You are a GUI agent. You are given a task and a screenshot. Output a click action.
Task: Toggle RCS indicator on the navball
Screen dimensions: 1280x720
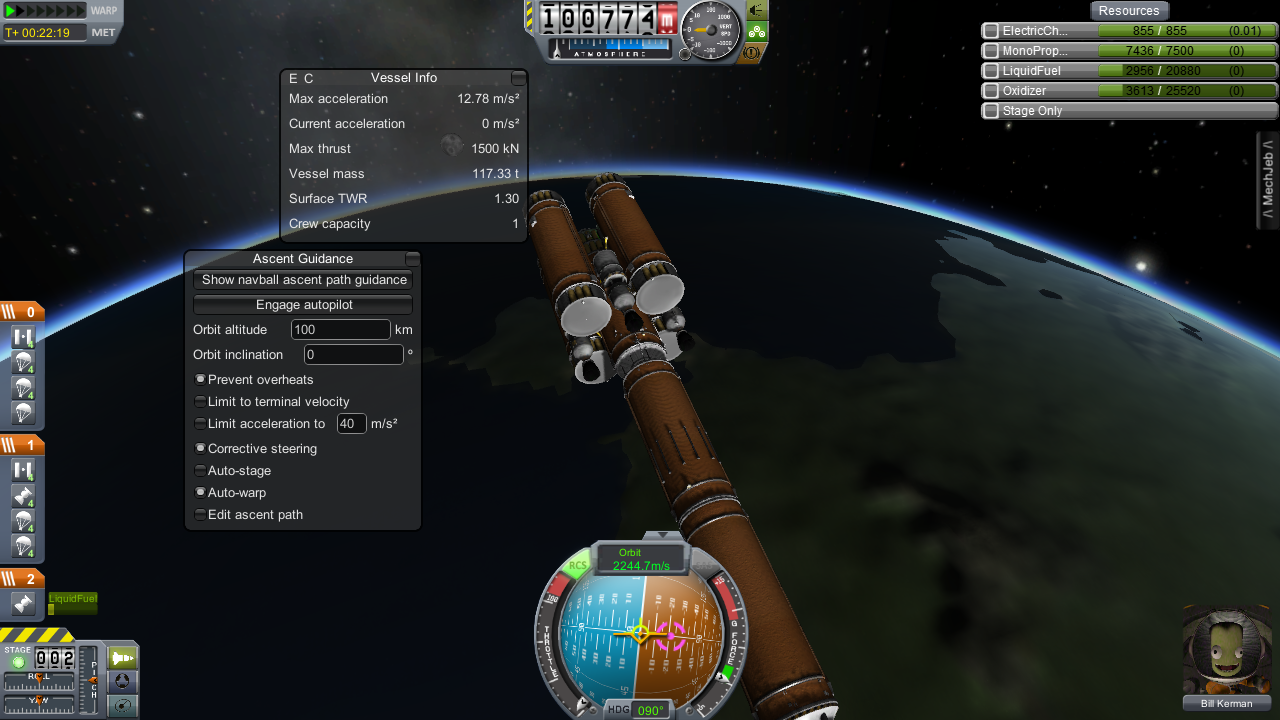578,567
